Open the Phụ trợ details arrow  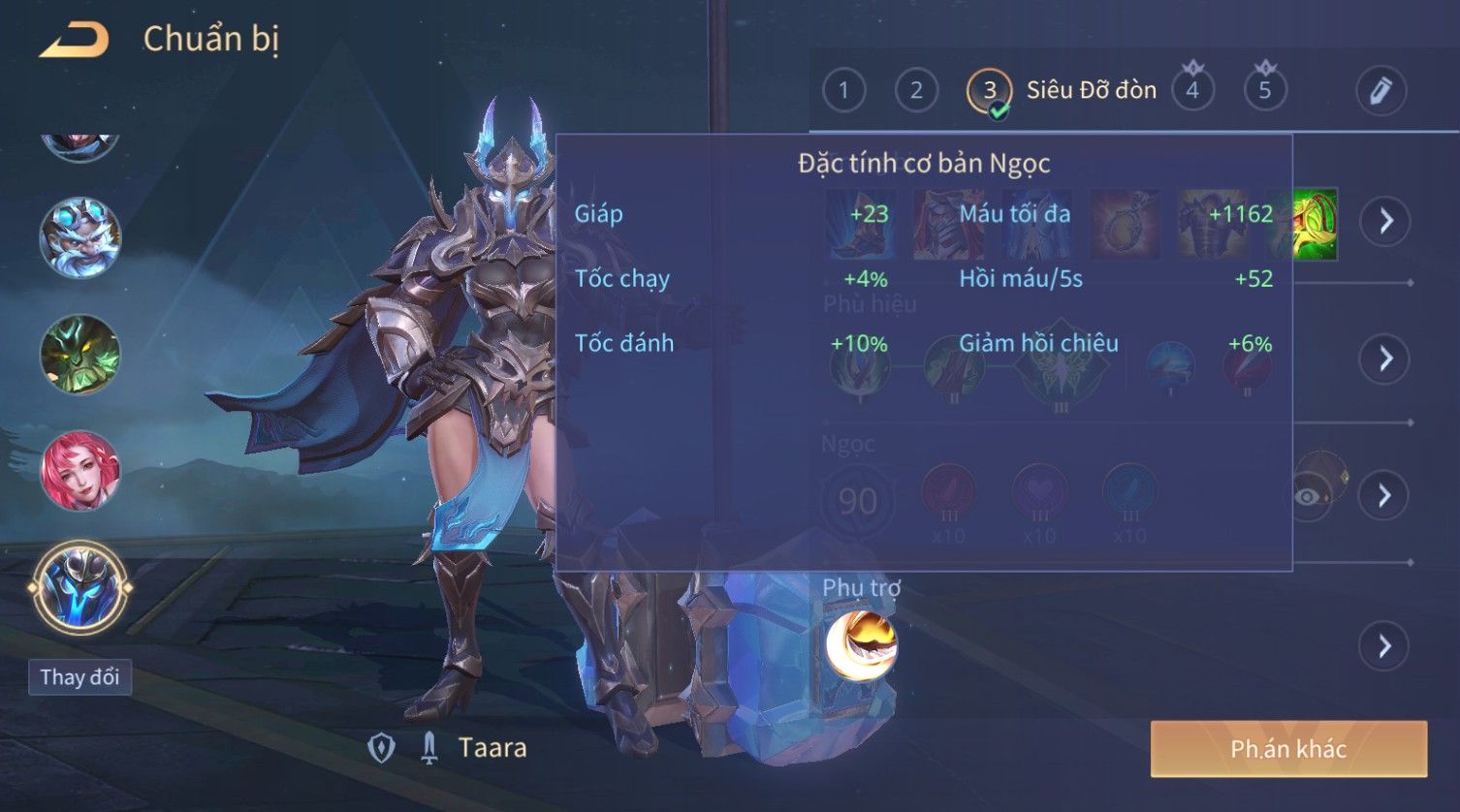(x=1384, y=645)
